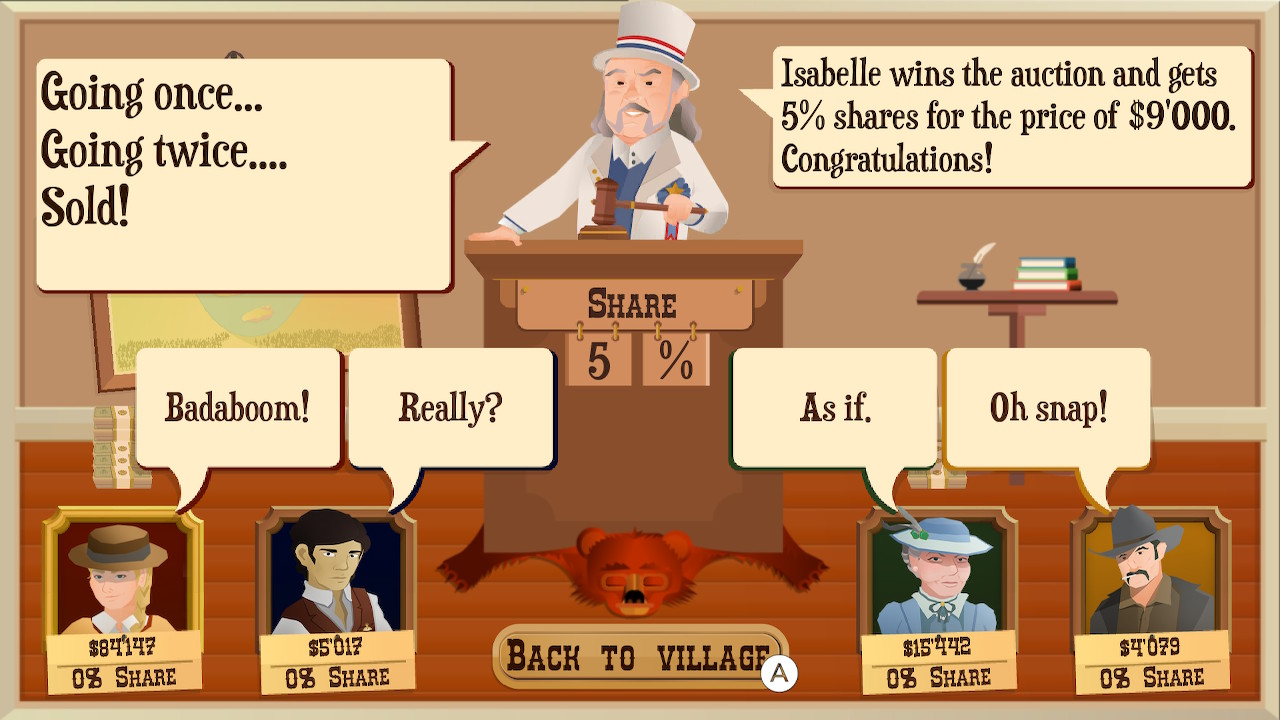This screenshot has width=1280, height=720.
Task: Select the elderly woman's portrait
Action: [x=938, y=570]
